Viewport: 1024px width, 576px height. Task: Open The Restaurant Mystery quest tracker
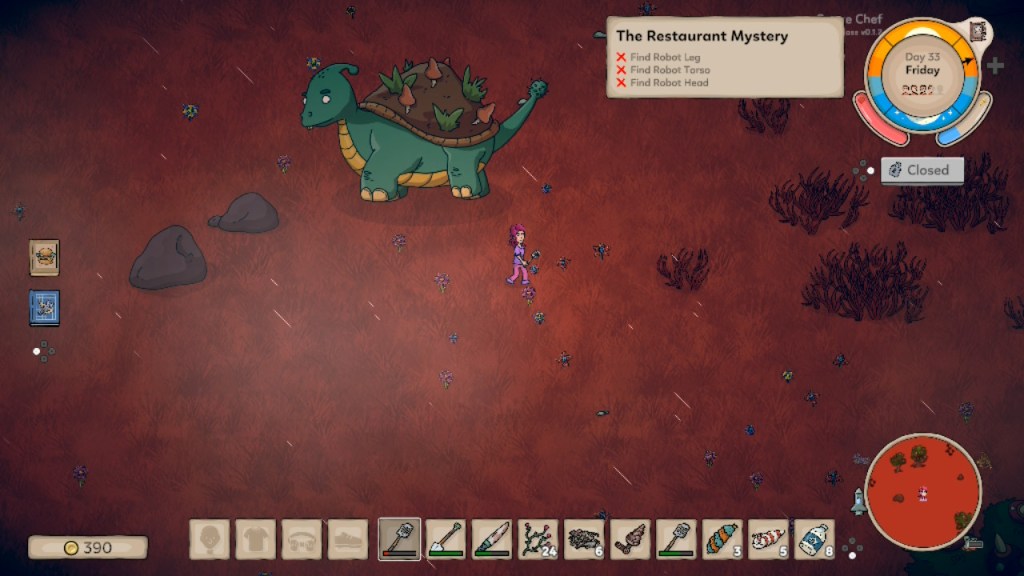click(x=724, y=57)
